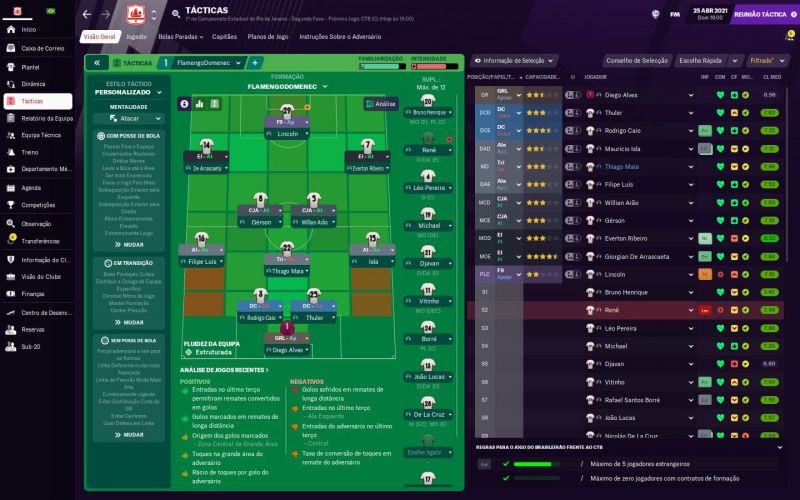This screenshot has height=500, width=800.
Task: Open the Capitães tab
Action: tap(225, 36)
